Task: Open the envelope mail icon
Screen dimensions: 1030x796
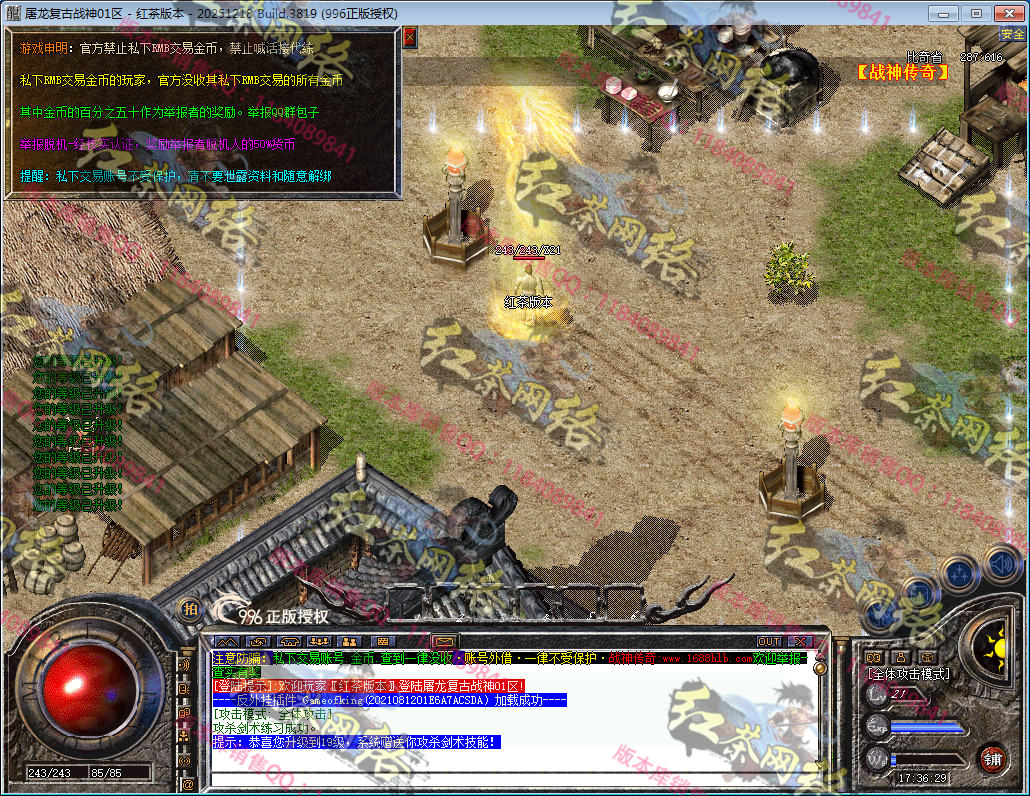Action: pos(445,641)
